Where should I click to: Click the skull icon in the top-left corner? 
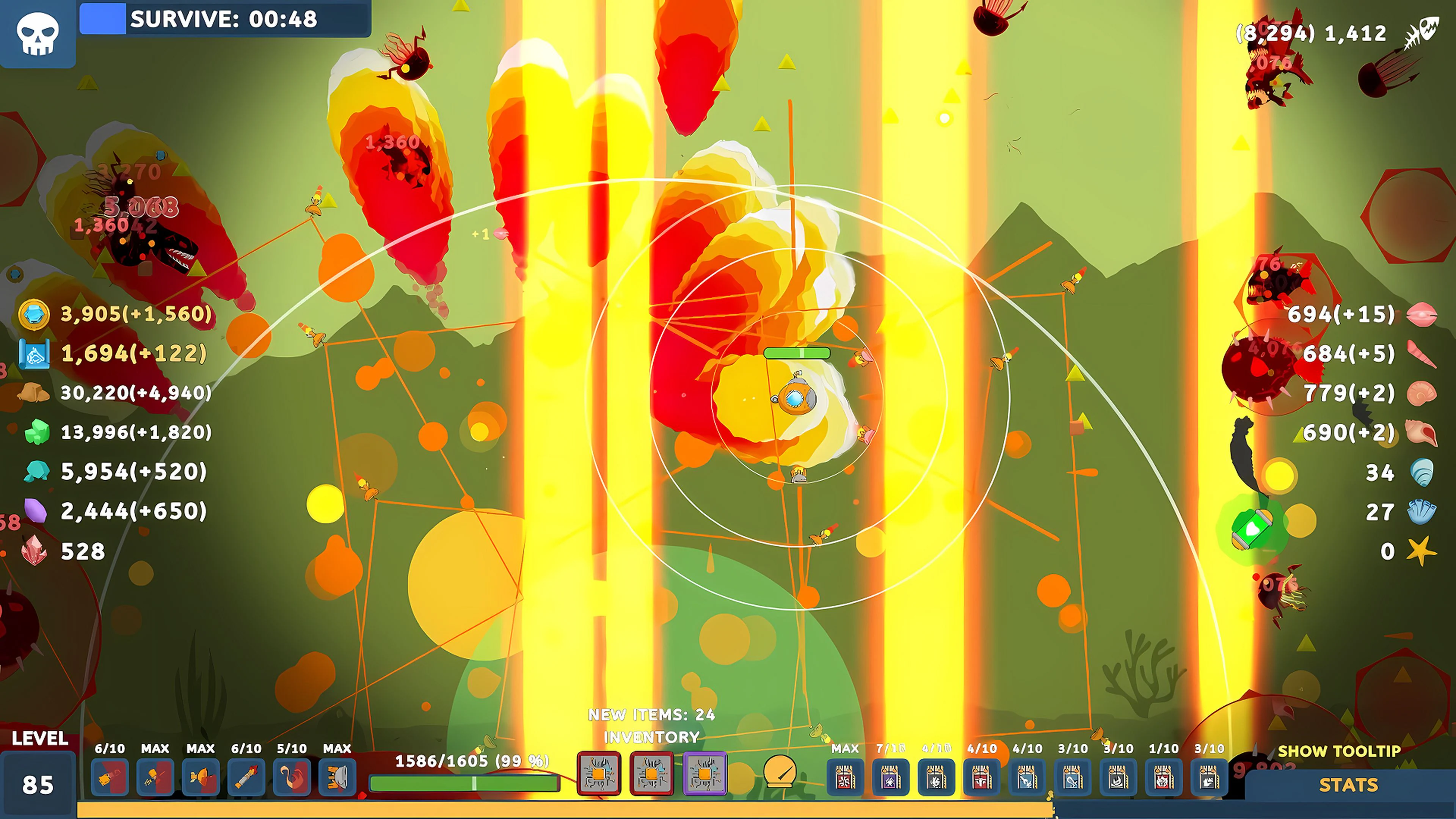coord(37,34)
